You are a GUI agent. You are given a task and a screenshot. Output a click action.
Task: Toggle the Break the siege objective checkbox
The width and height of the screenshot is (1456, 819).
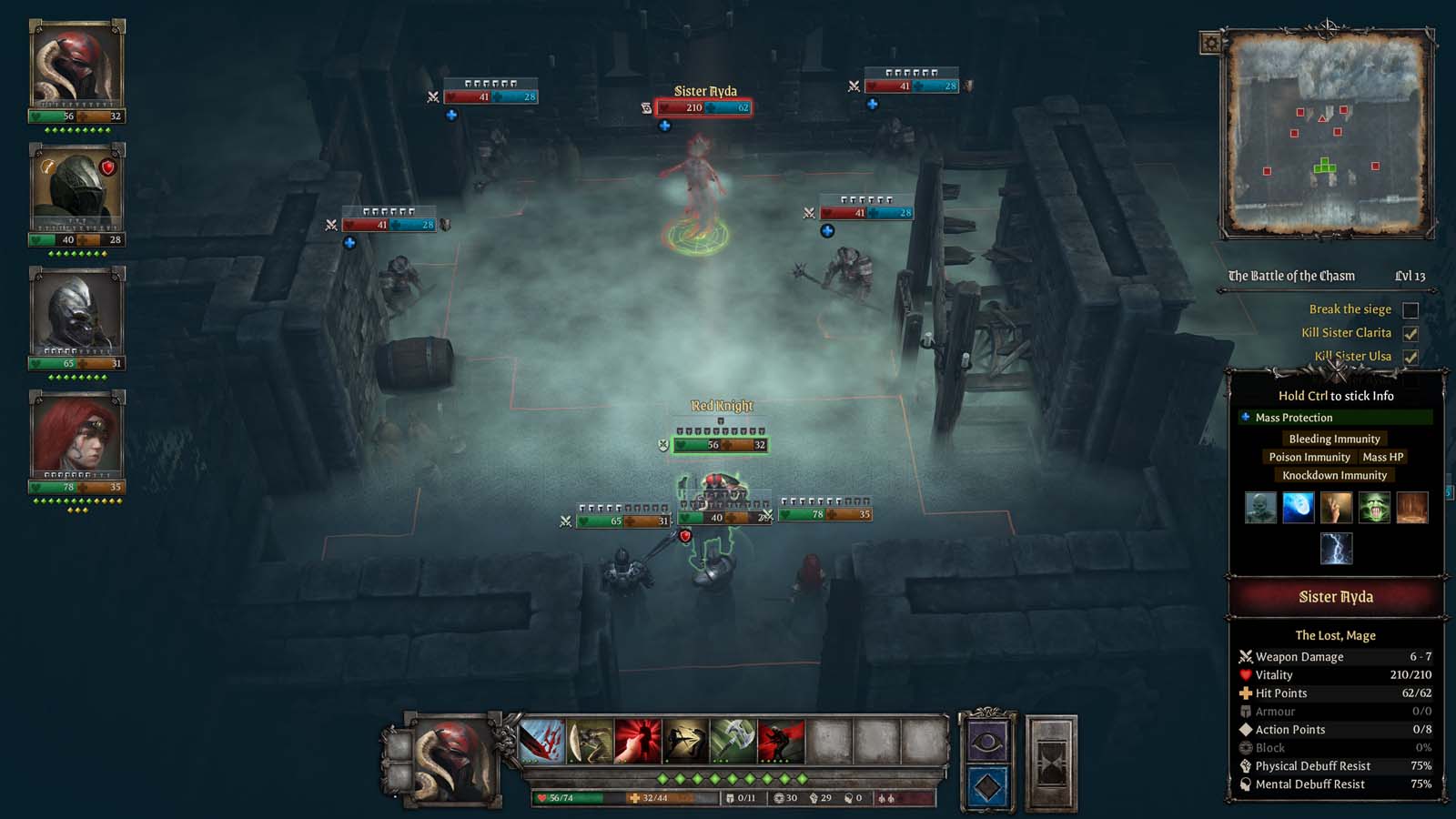pyautogui.click(x=1411, y=309)
